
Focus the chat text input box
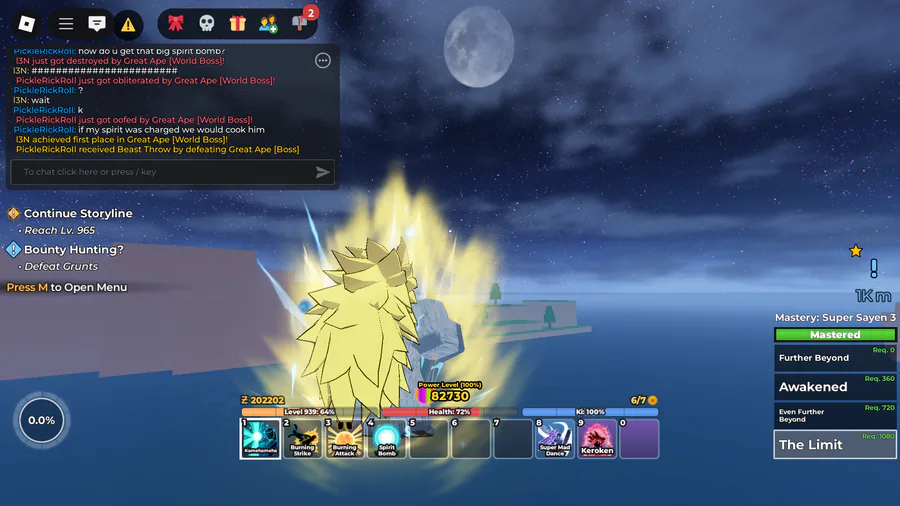point(160,172)
